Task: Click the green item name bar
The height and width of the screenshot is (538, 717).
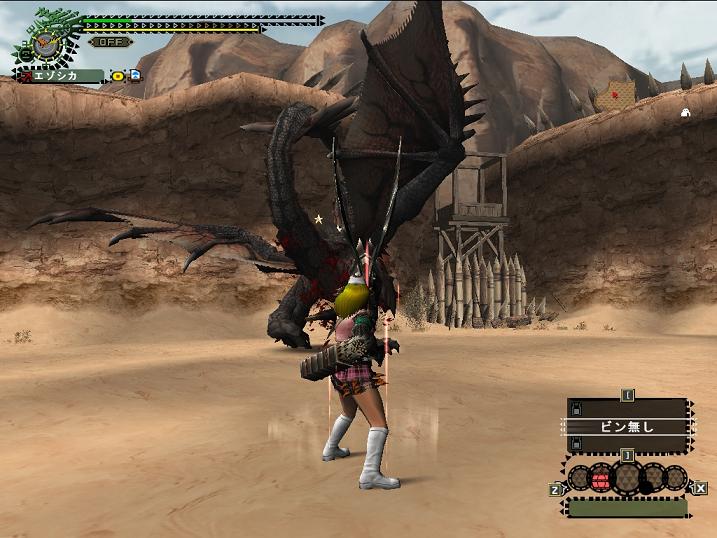Action: click(627, 509)
